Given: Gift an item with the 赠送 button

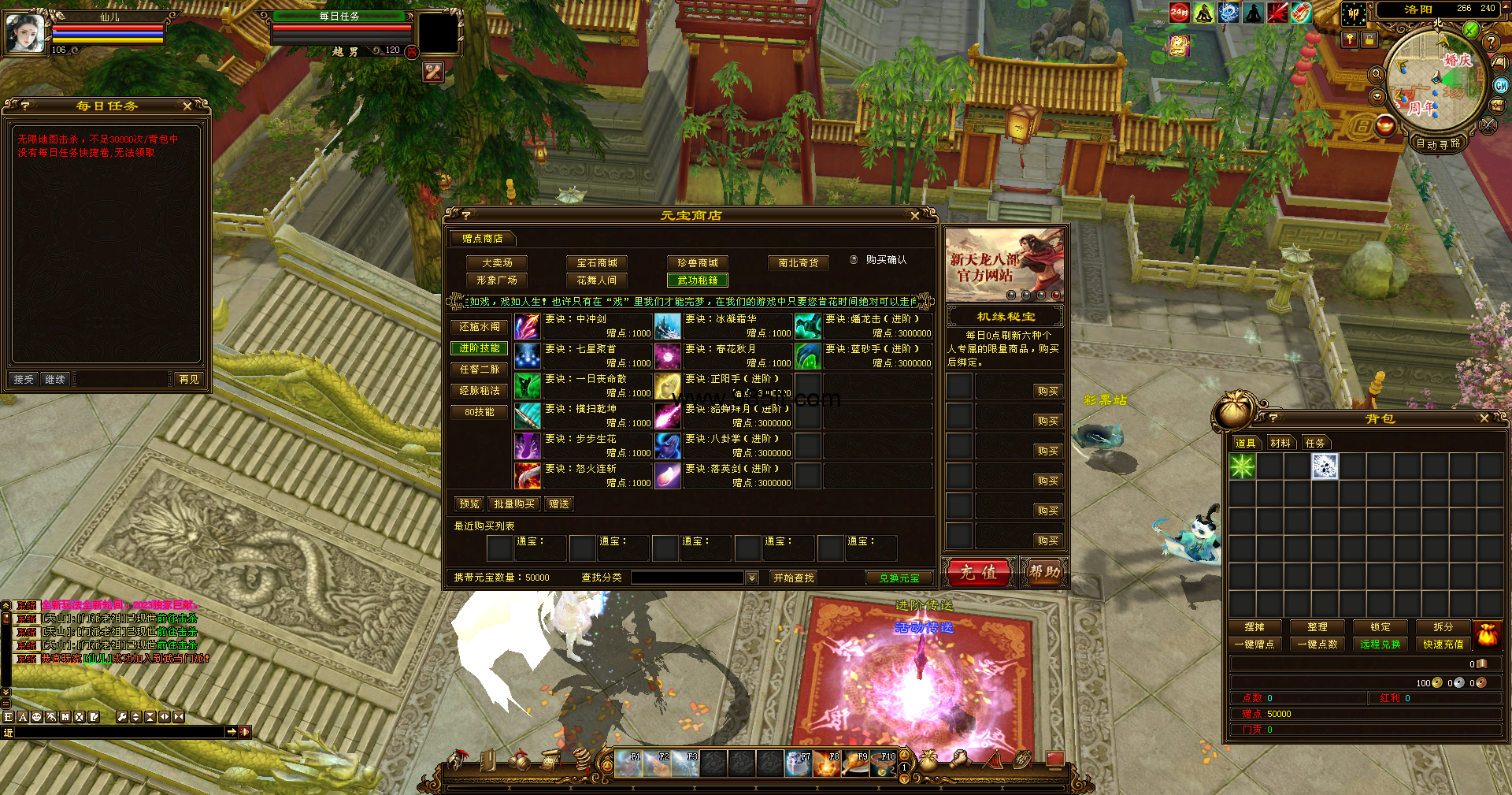Looking at the screenshot, I should [559, 503].
